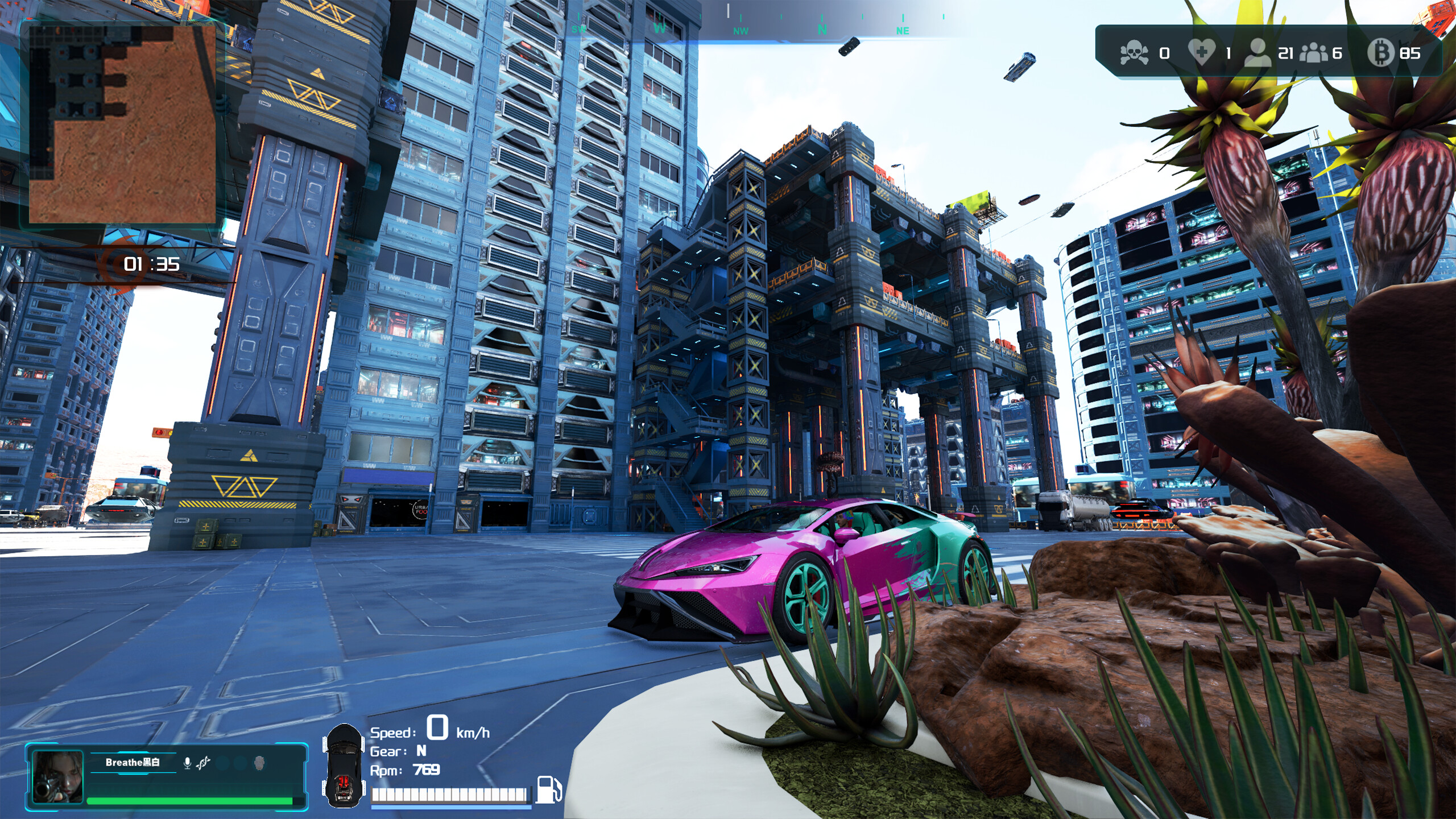Click the single player count icon
This screenshot has height=819, width=1456.
(1259, 53)
